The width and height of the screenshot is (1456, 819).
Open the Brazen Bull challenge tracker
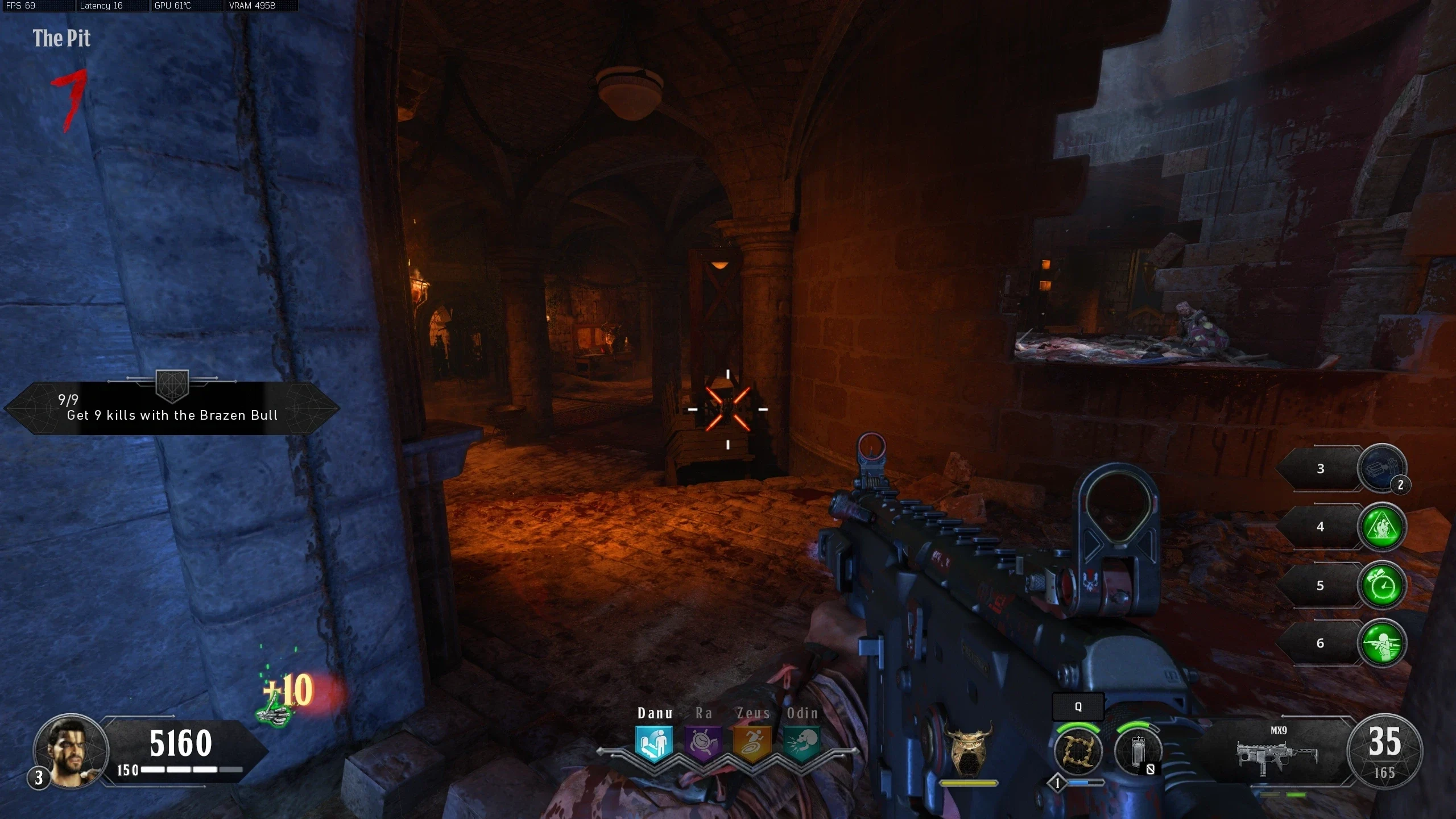(x=172, y=408)
